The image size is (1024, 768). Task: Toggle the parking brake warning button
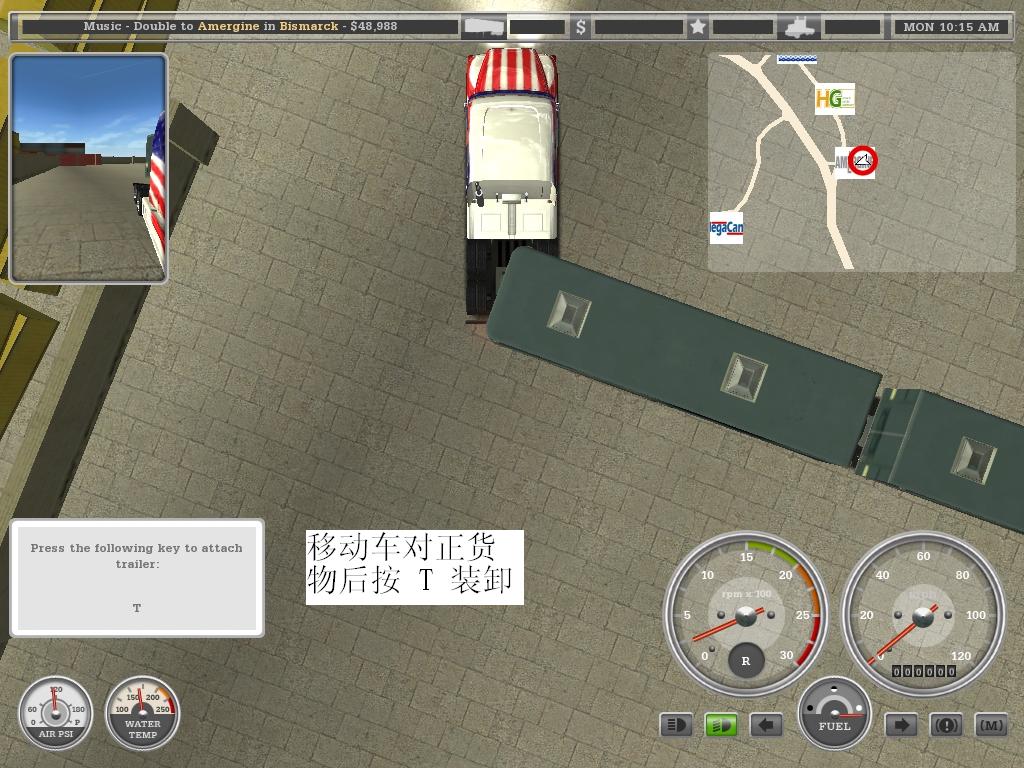pyautogui.click(x=946, y=725)
